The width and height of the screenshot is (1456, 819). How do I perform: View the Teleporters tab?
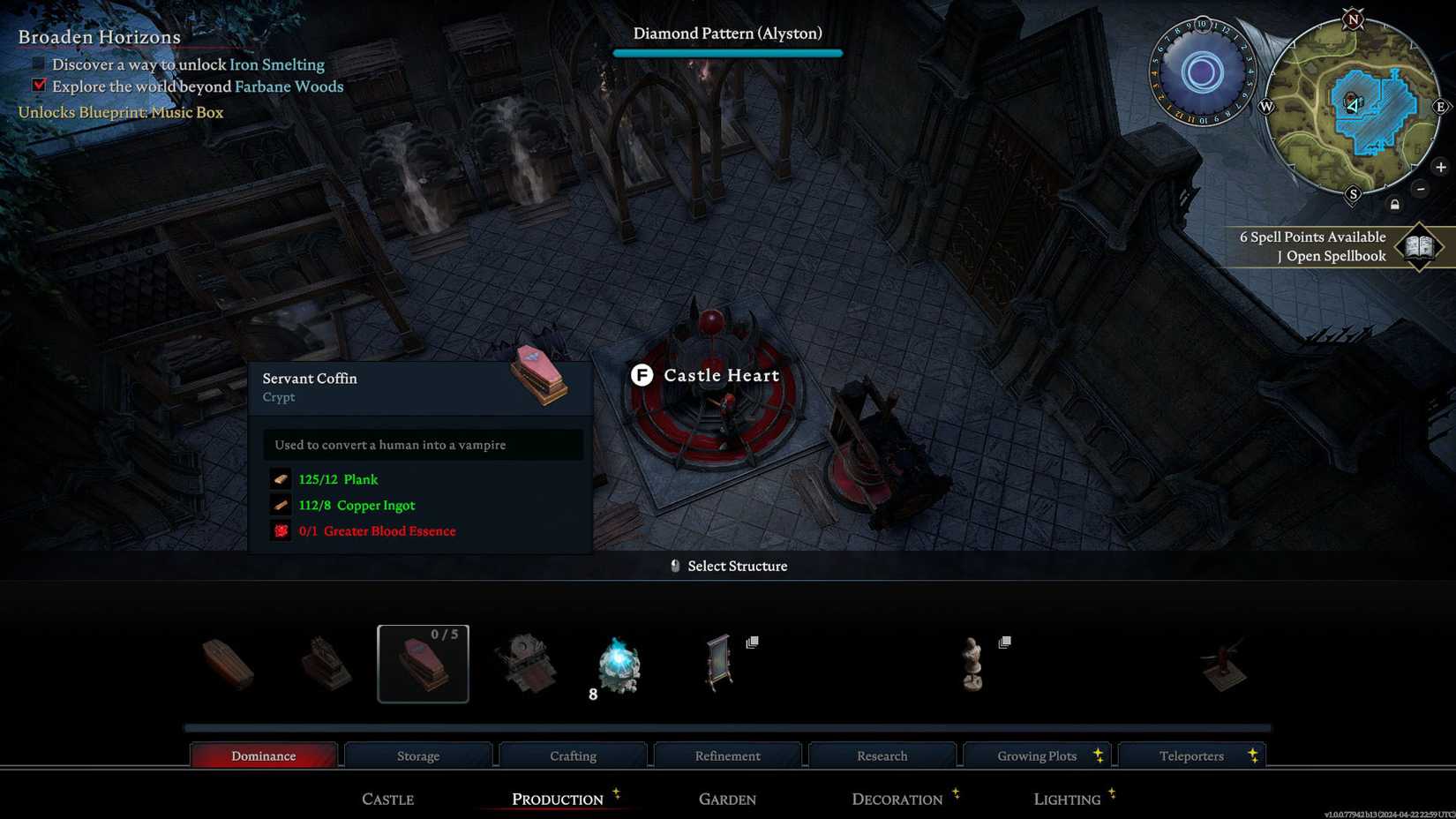point(1191,755)
